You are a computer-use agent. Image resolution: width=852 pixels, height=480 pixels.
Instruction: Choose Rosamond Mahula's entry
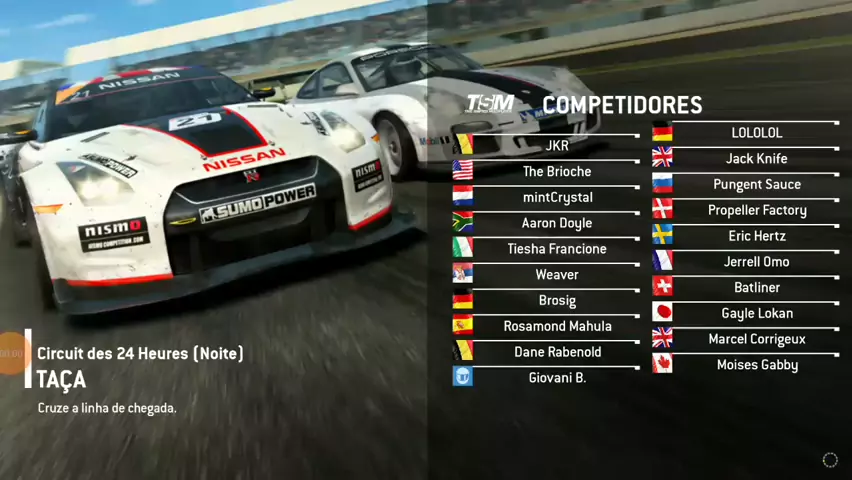tap(557, 326)
